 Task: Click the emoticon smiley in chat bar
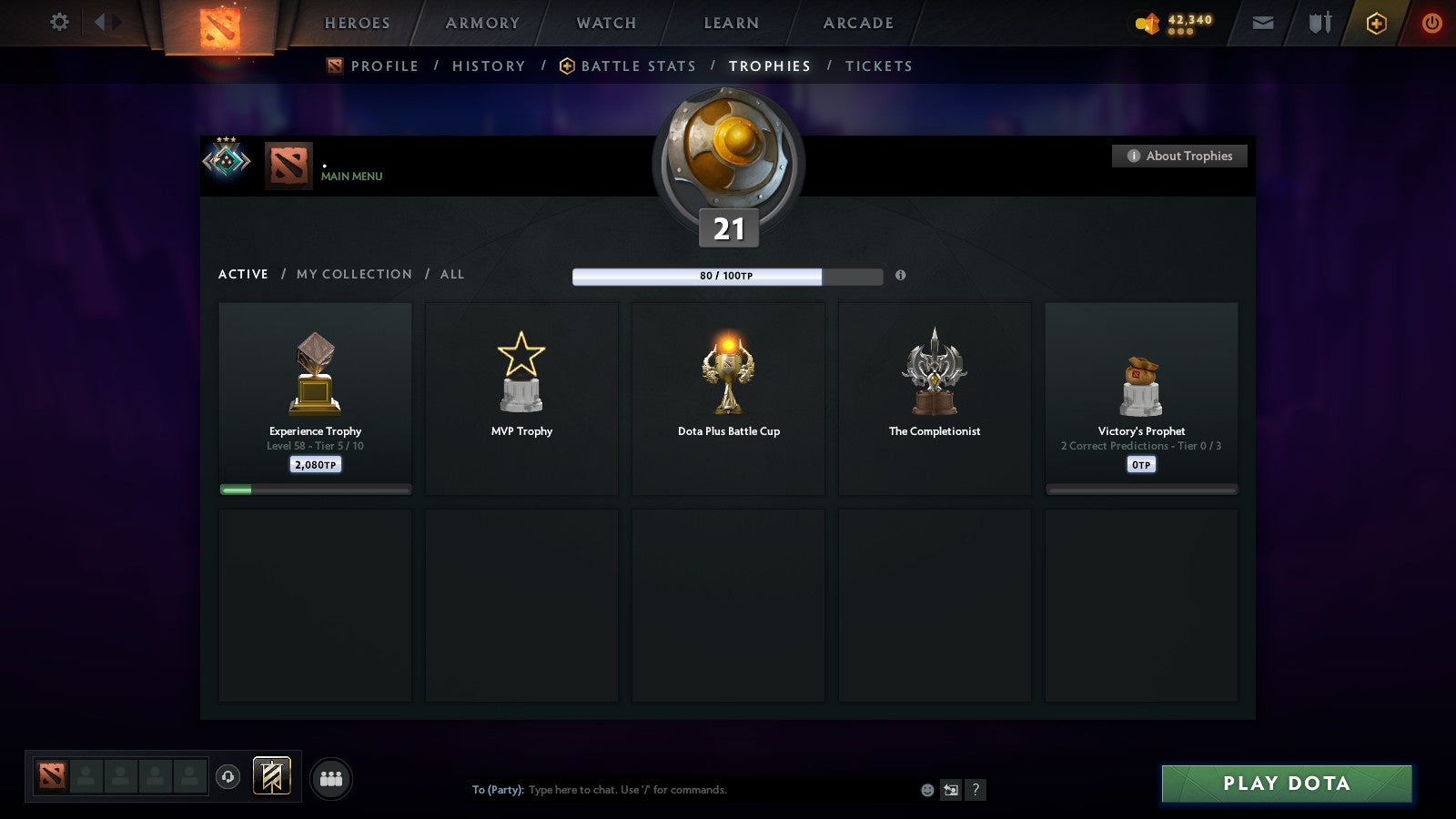[925, 790]
